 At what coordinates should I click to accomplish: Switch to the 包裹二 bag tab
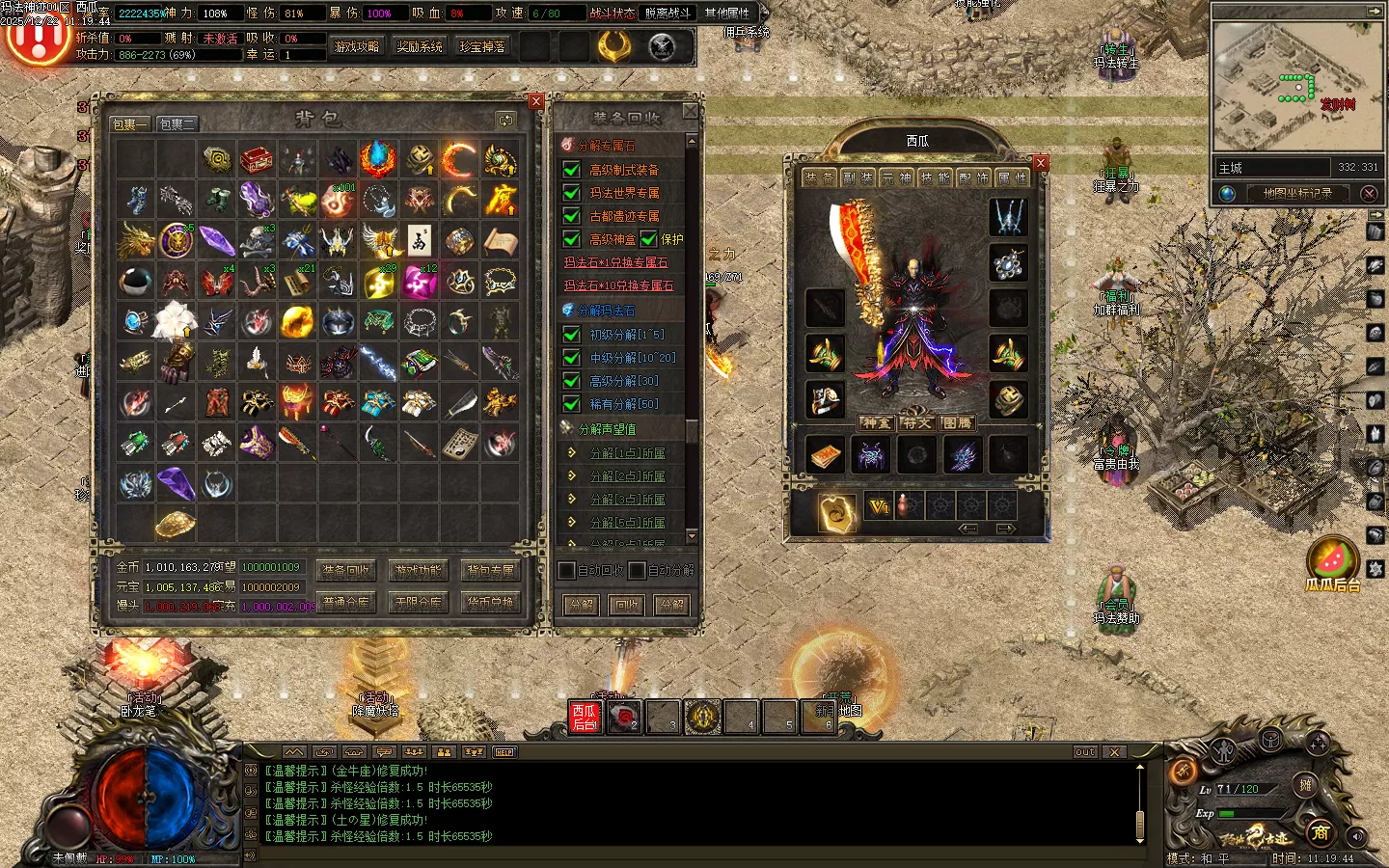tap(177, 124)
